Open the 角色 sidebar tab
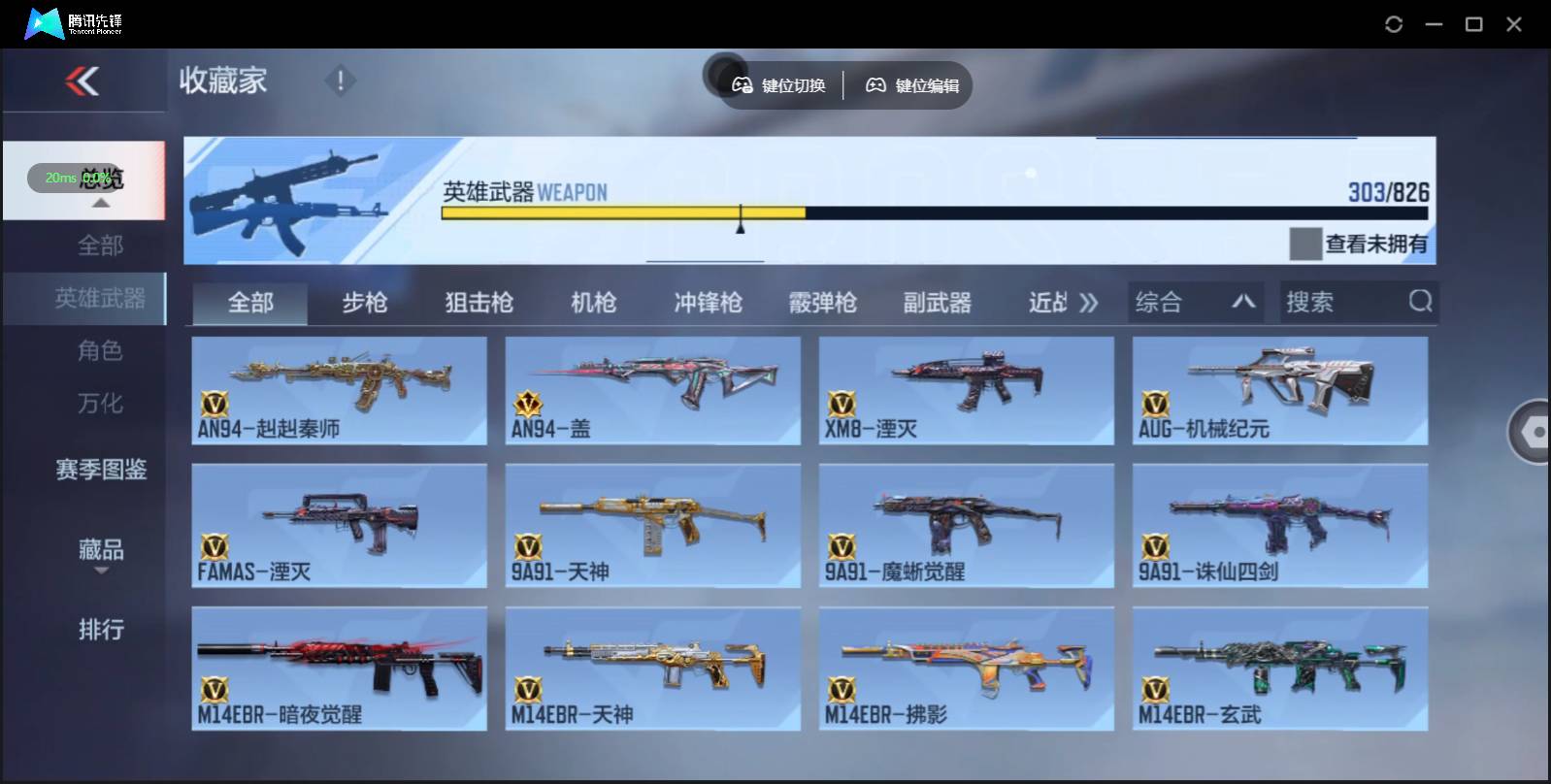The height and width of the screenshot is (784, 1551). [x=101, y=351]
